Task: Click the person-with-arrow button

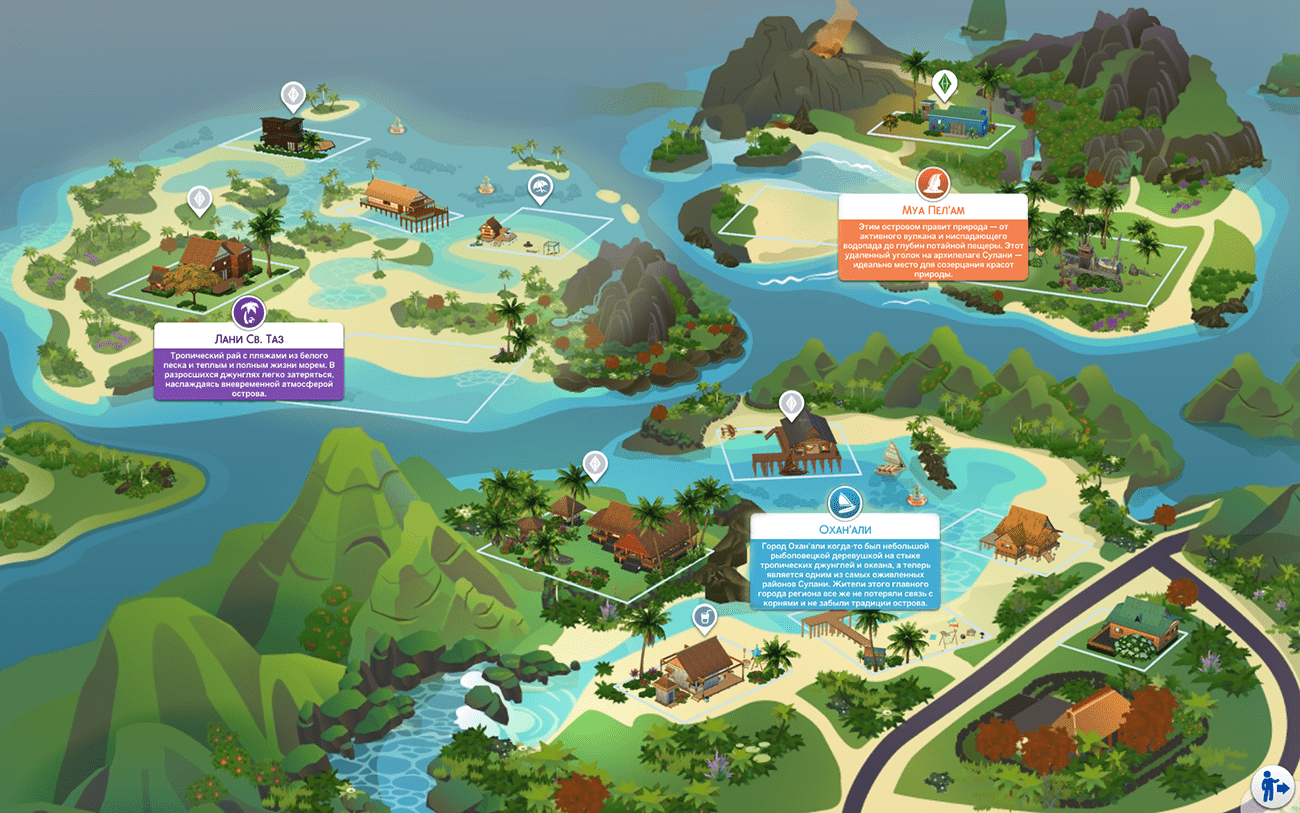Action: [1272, 785]
